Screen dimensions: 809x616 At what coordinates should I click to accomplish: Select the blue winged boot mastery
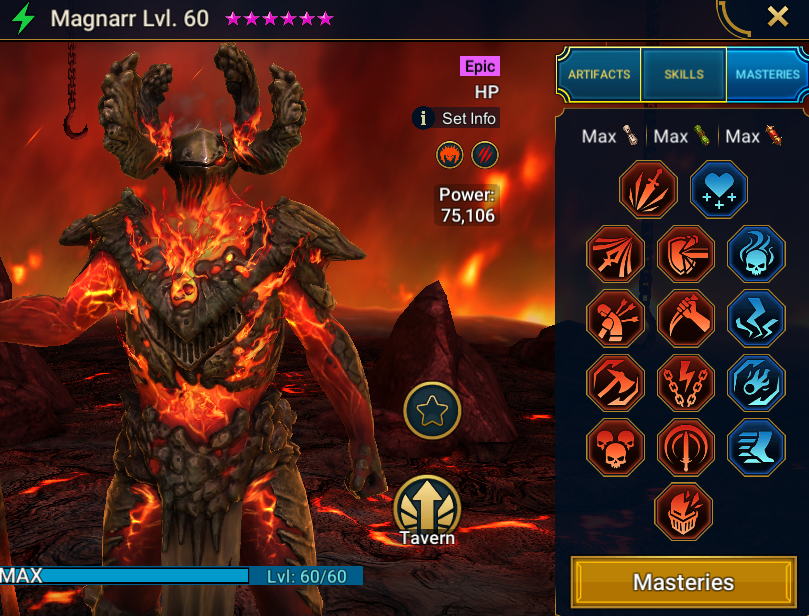756,446
